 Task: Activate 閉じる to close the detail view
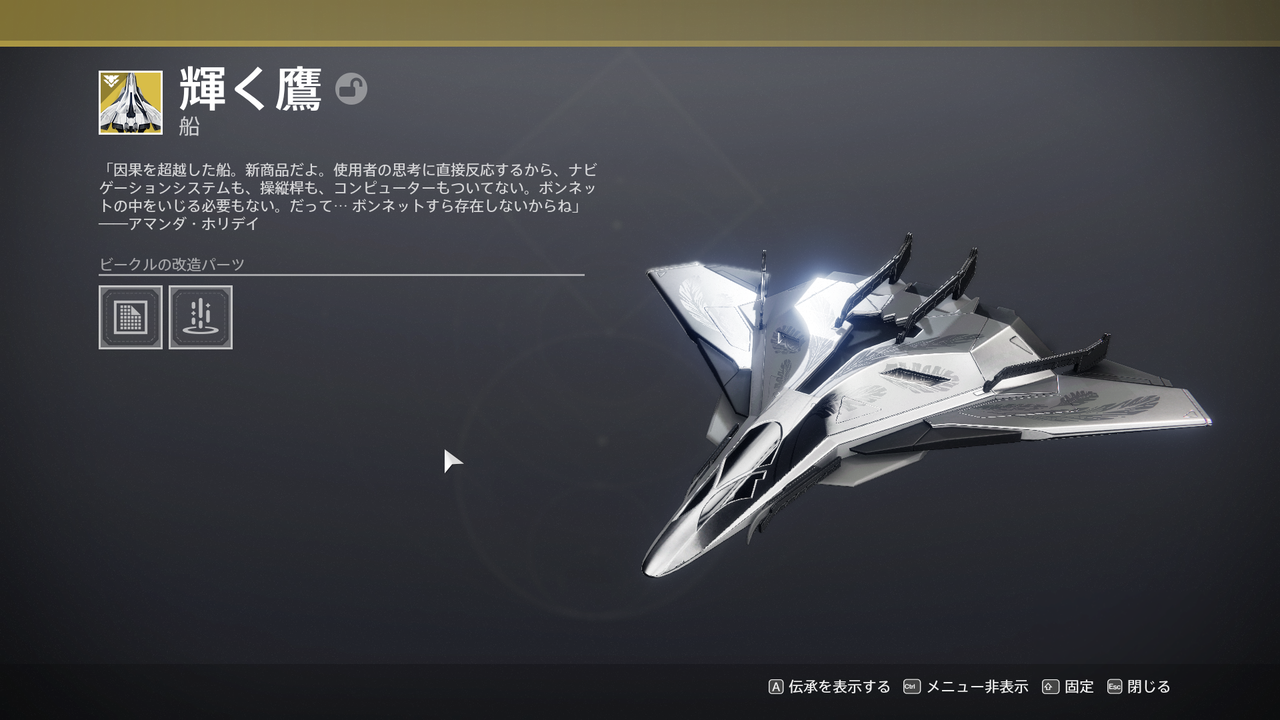coord(1148,687)
